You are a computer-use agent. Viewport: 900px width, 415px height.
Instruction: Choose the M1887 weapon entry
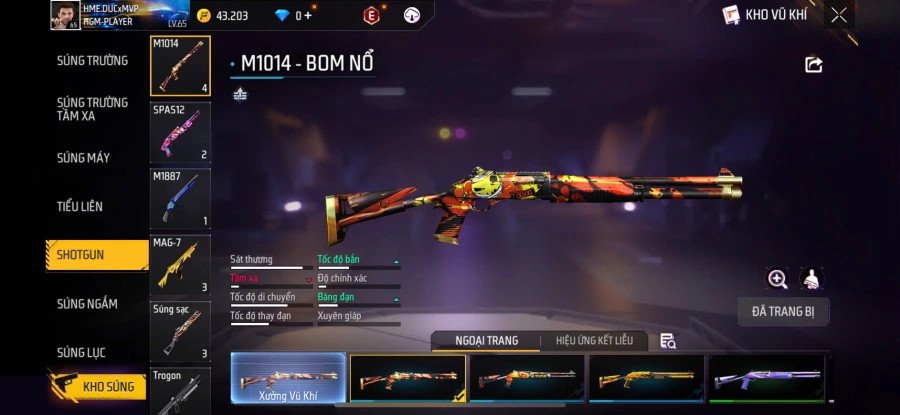pos(180,198)
